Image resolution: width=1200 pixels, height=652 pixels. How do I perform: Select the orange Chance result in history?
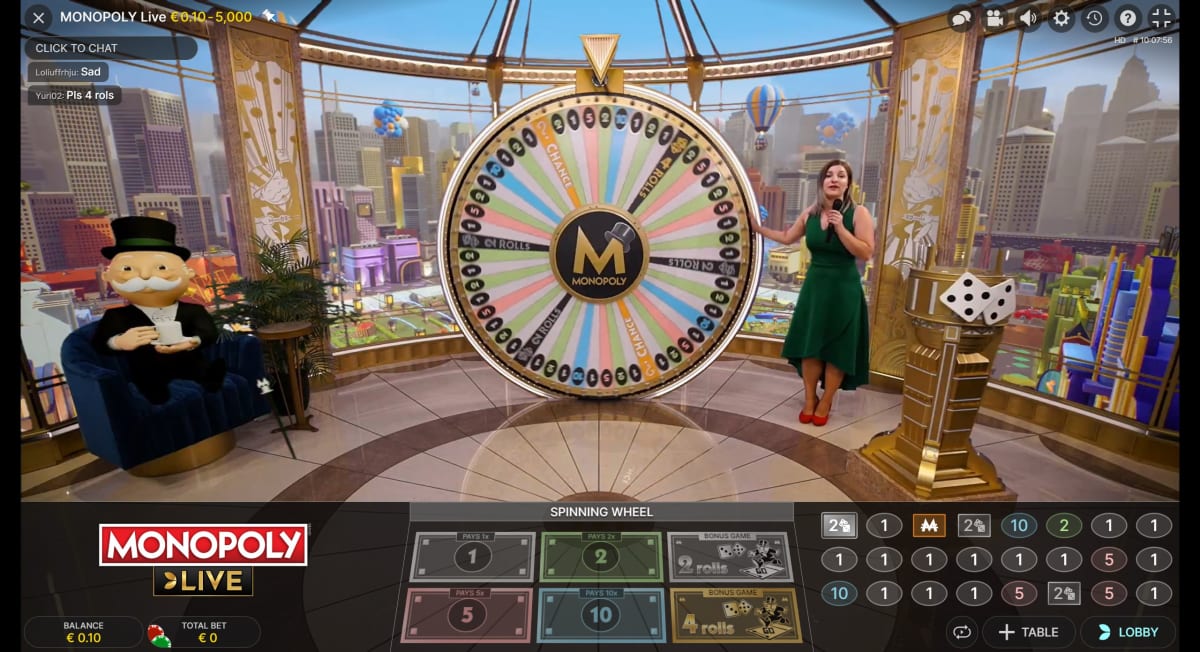[929, 526]
